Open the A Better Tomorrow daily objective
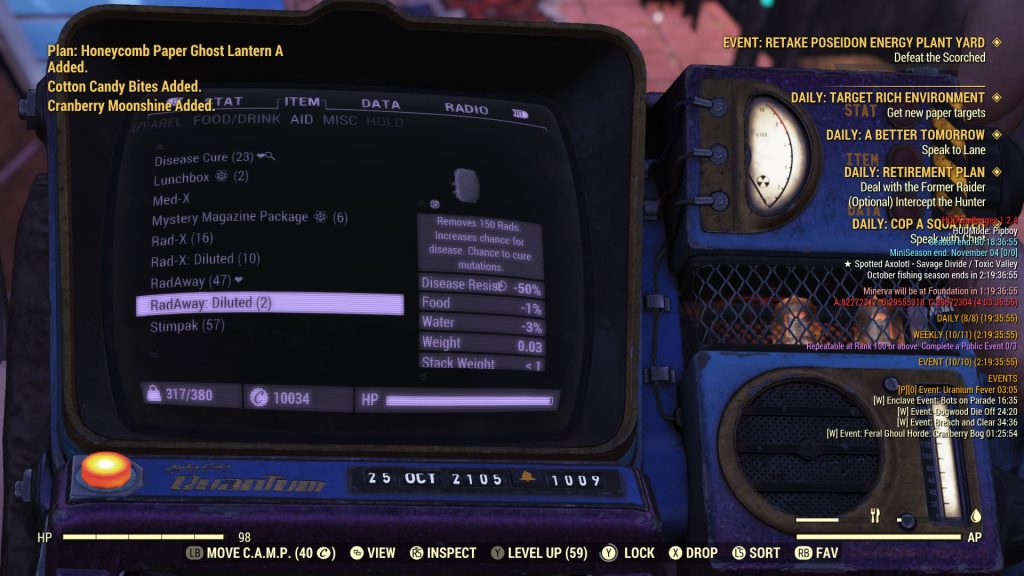This screenshot has height=576, width=1024. [x=905, y=135]
